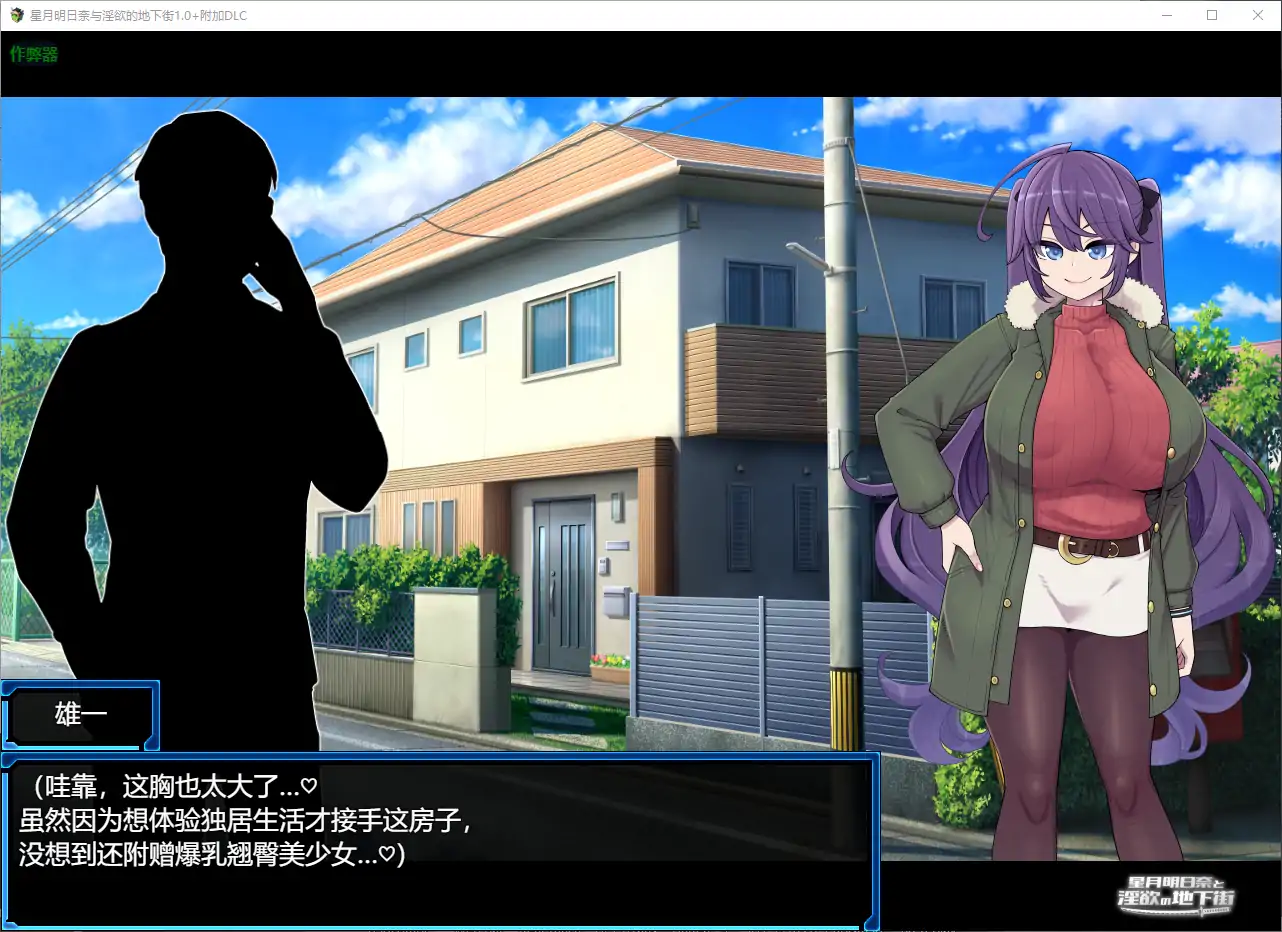The width and height of the screenshot is (1282, 932).
Task: Close the game window
Action: [x=1257, y=15]
